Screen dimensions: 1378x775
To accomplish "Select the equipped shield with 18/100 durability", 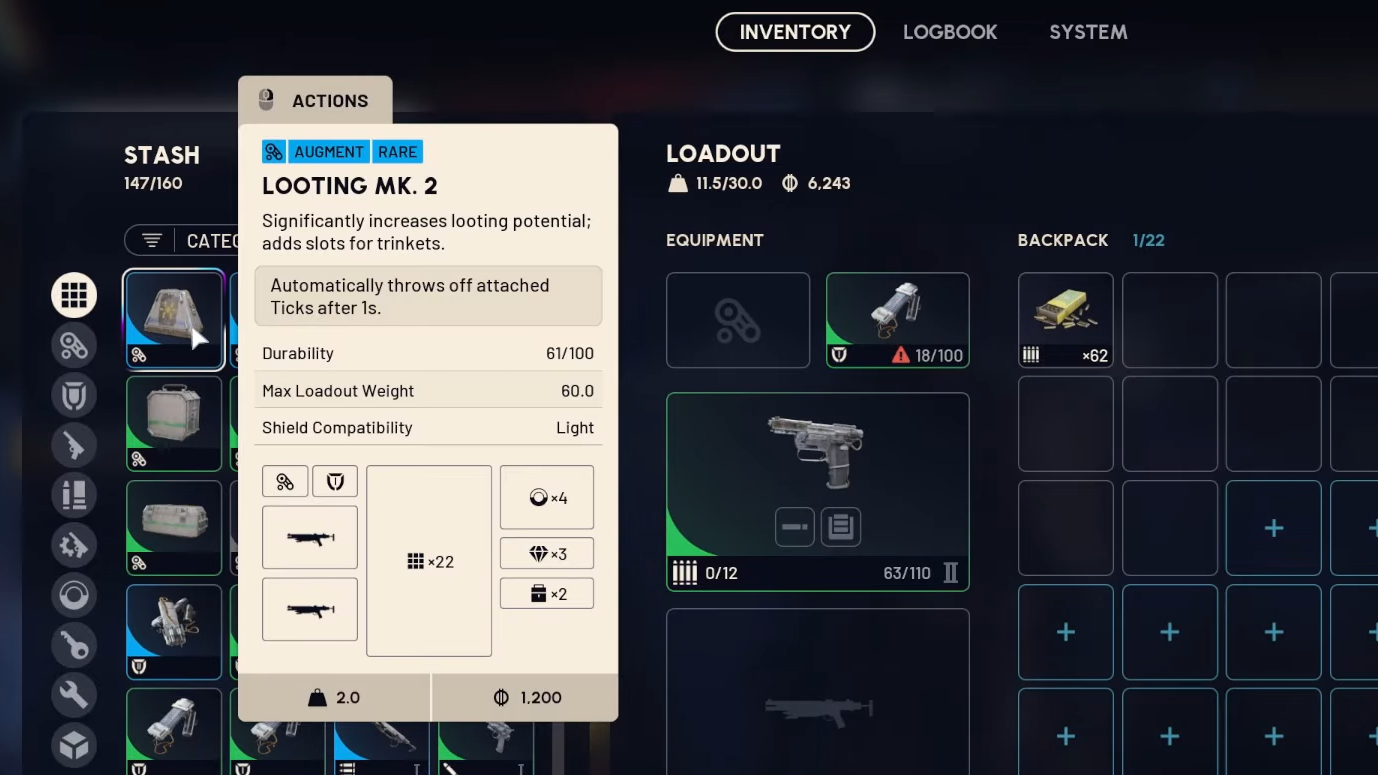I will pos(897,320).
